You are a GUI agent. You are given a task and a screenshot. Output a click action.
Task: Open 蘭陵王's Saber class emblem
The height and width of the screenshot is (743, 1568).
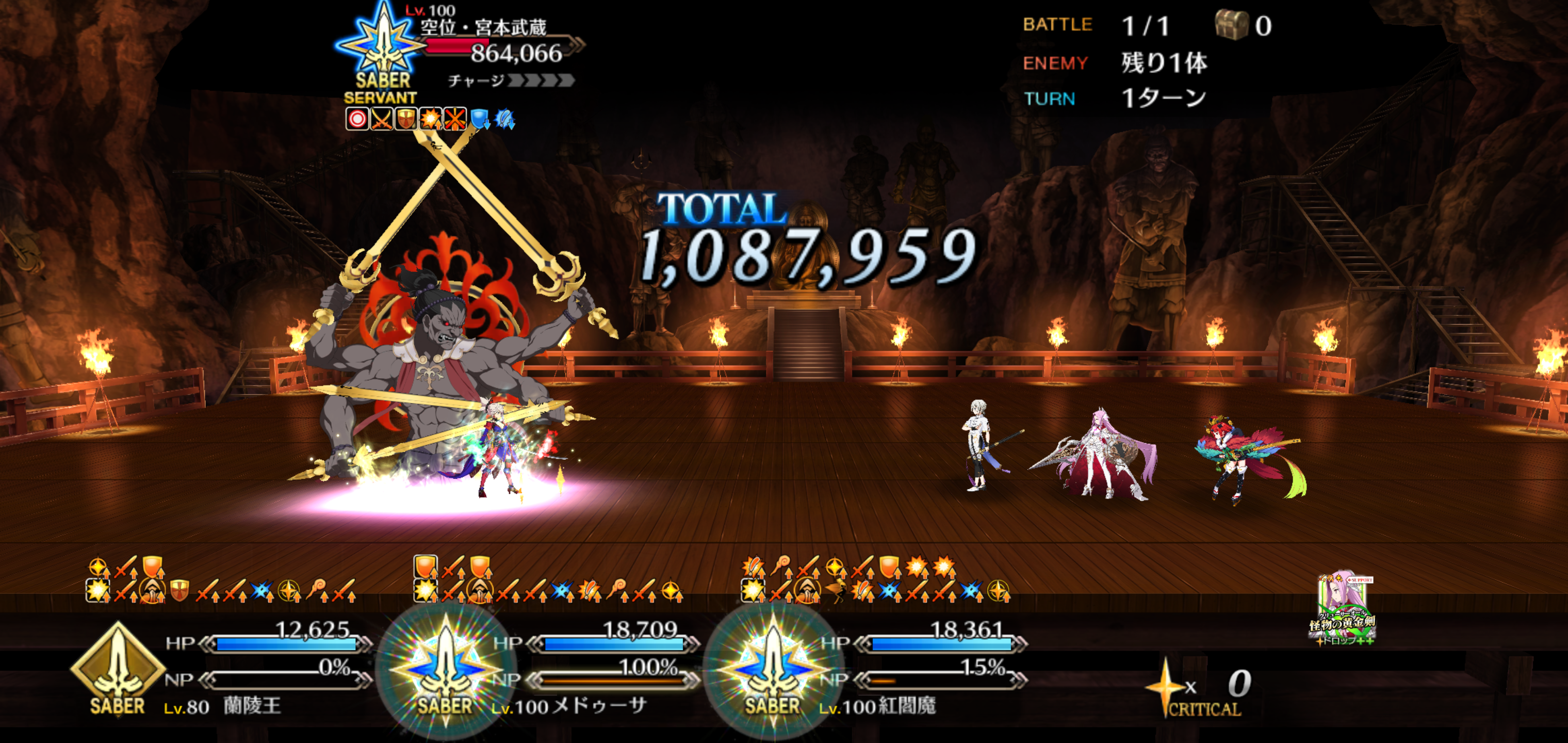117,670
